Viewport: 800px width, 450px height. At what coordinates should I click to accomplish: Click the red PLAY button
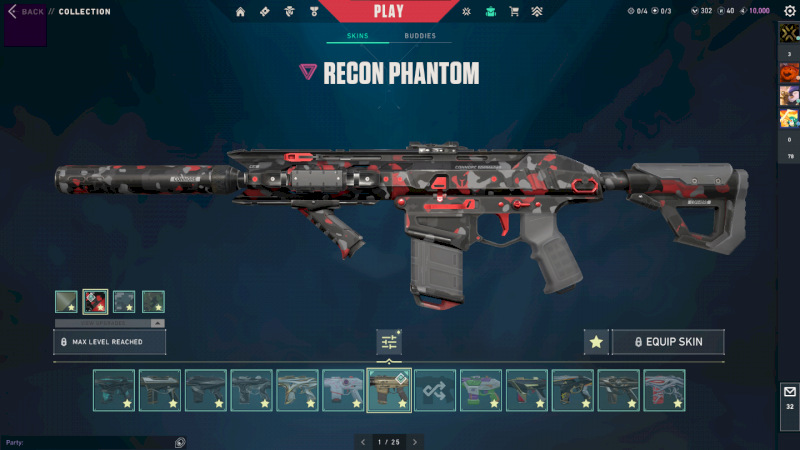[389, 11]
